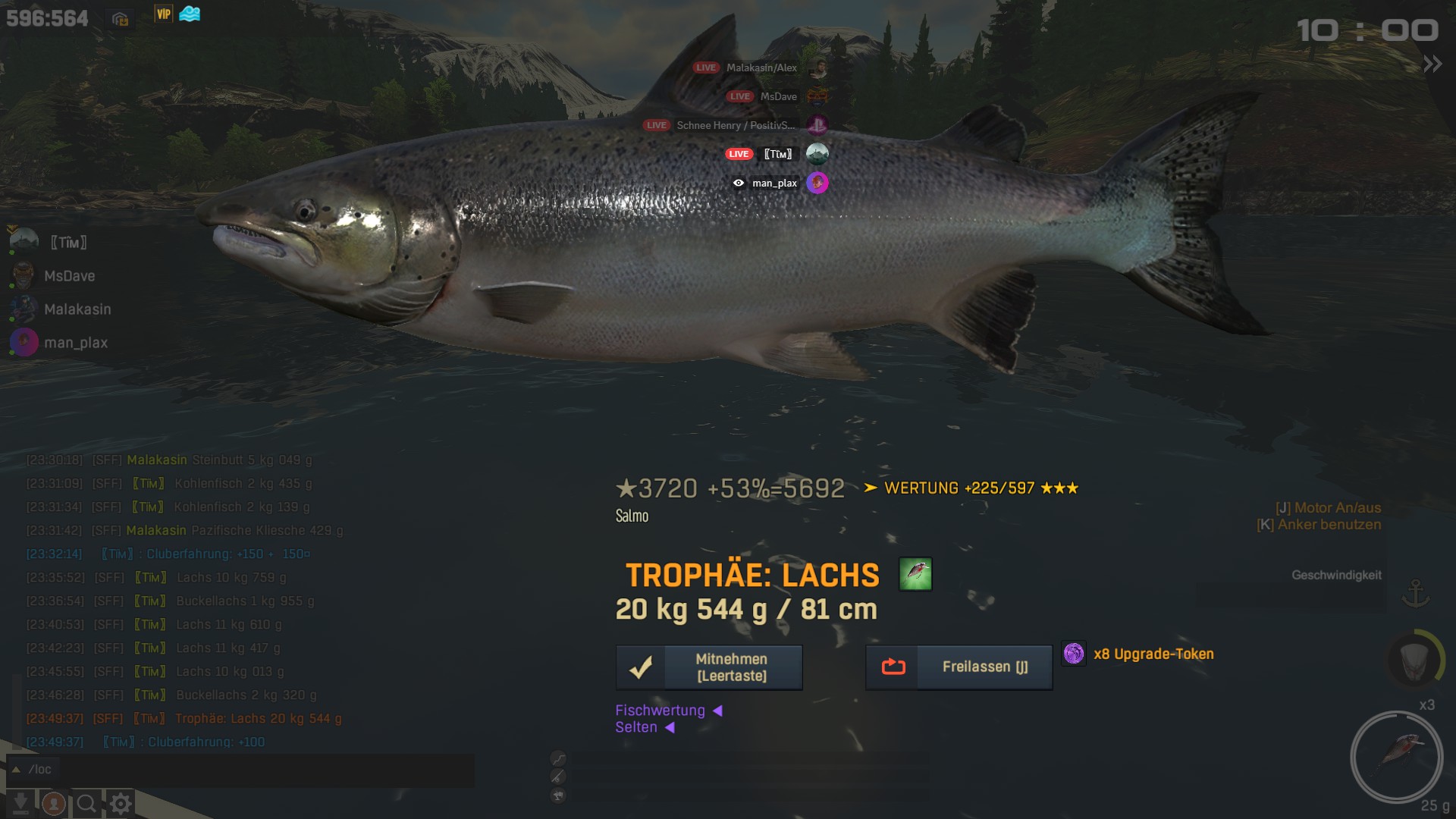Open the magnifying glass search tool
This screenshot has height=819, width=1456.
coord(86,803)
